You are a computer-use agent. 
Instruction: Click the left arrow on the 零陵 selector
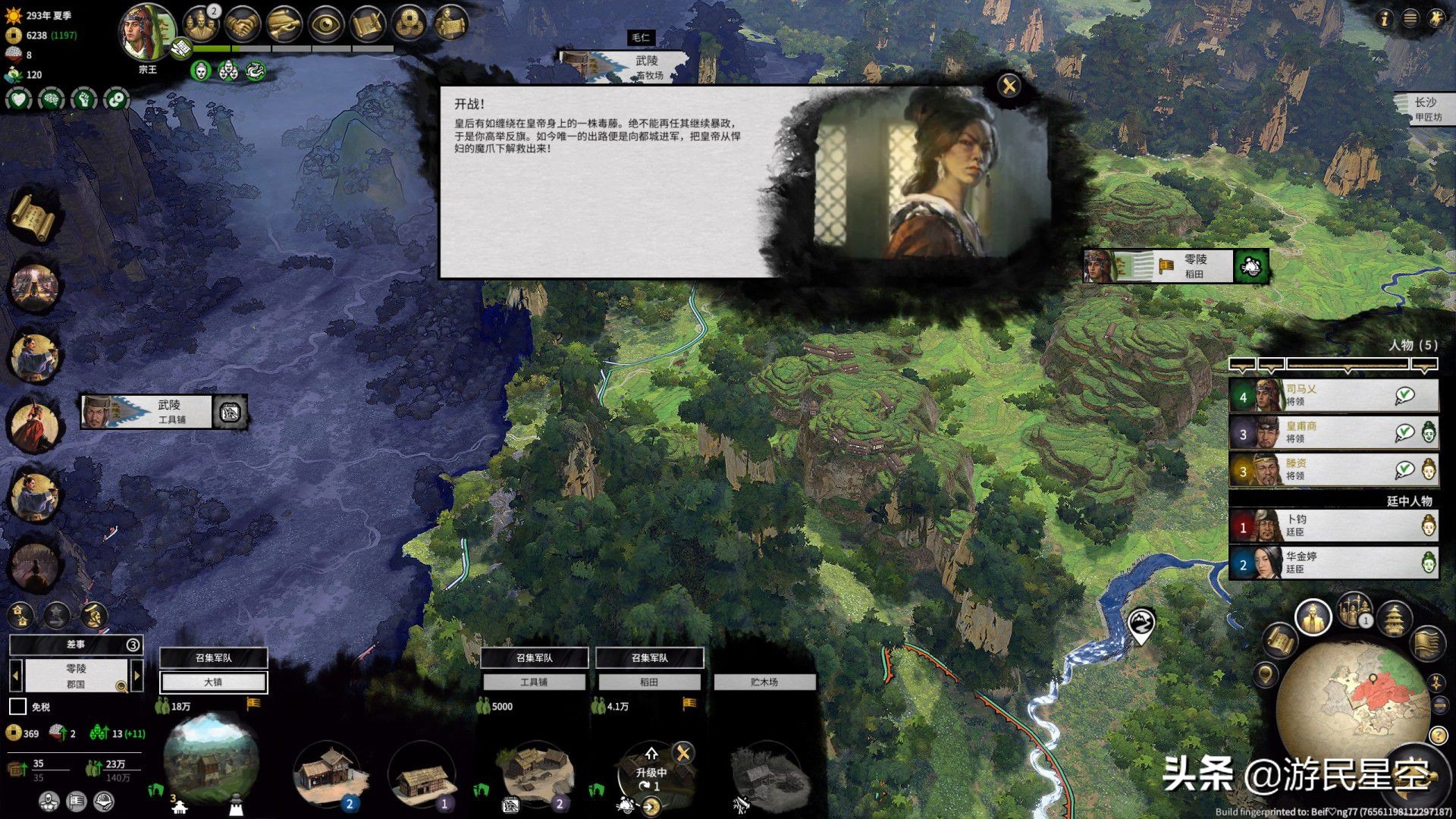15,675
